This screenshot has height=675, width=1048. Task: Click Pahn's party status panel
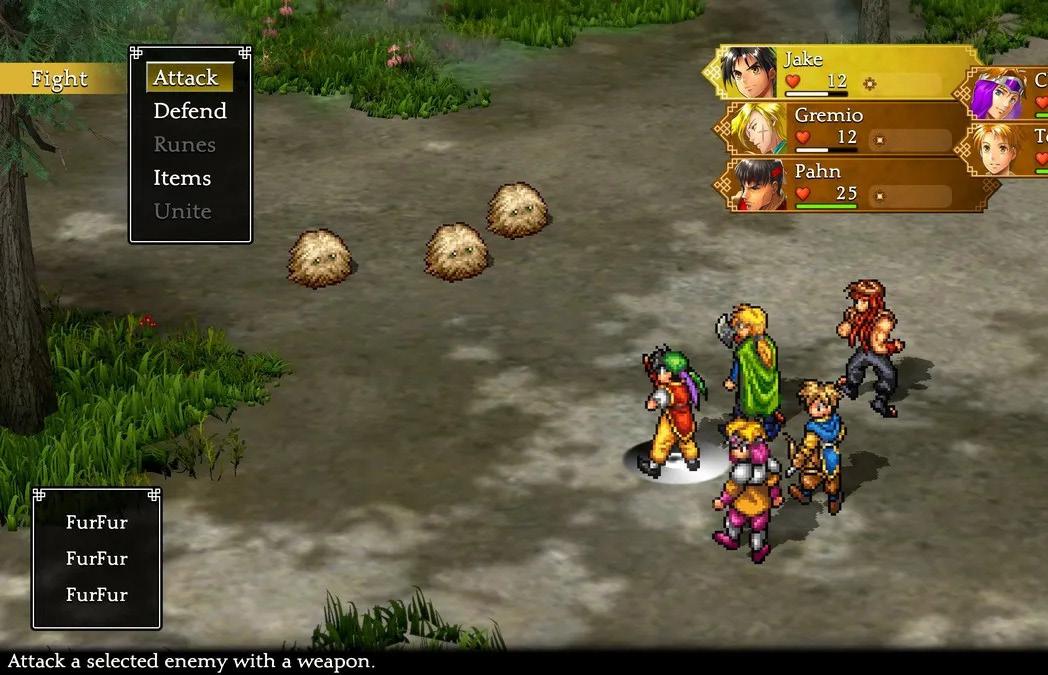[850, 184]
